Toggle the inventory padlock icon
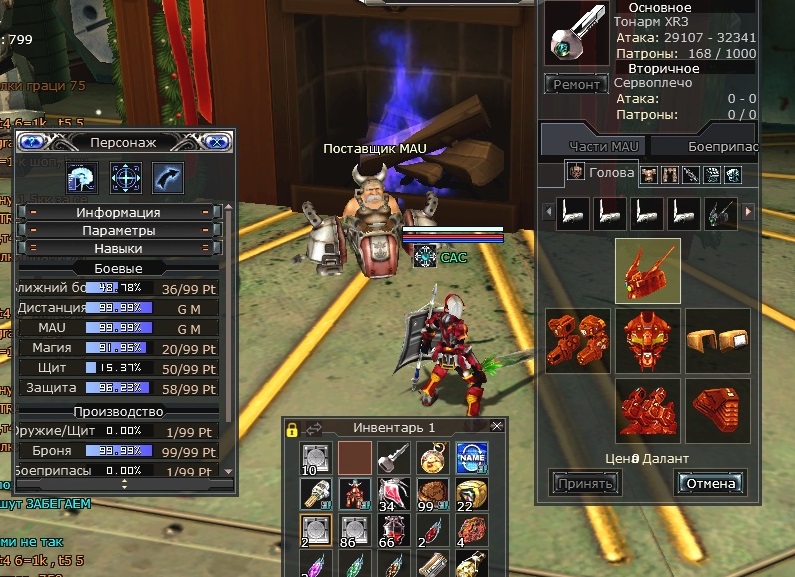 [292, 429]
